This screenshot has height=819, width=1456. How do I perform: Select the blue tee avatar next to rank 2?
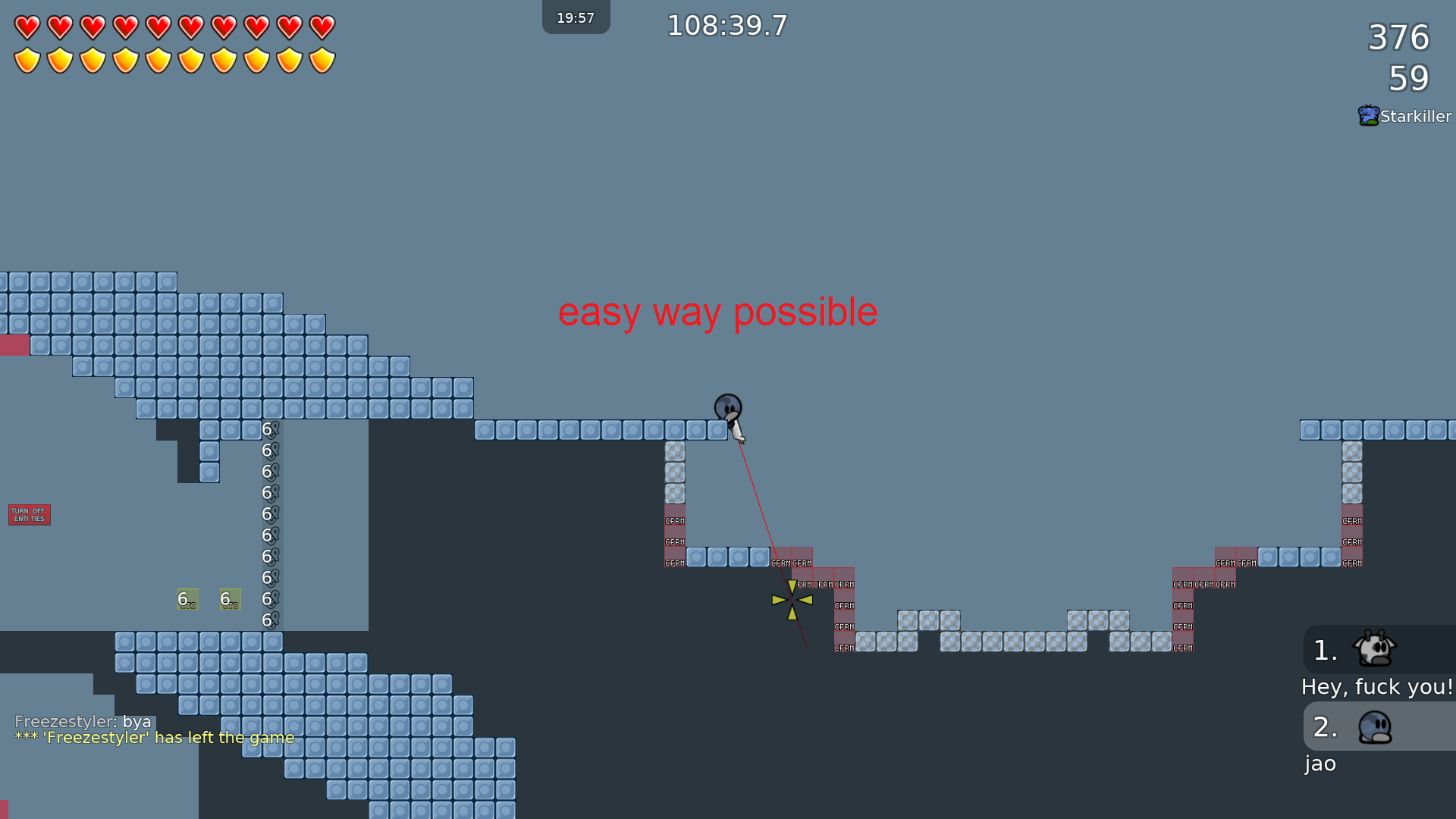pyautogui.click(x=1375, y=726)
